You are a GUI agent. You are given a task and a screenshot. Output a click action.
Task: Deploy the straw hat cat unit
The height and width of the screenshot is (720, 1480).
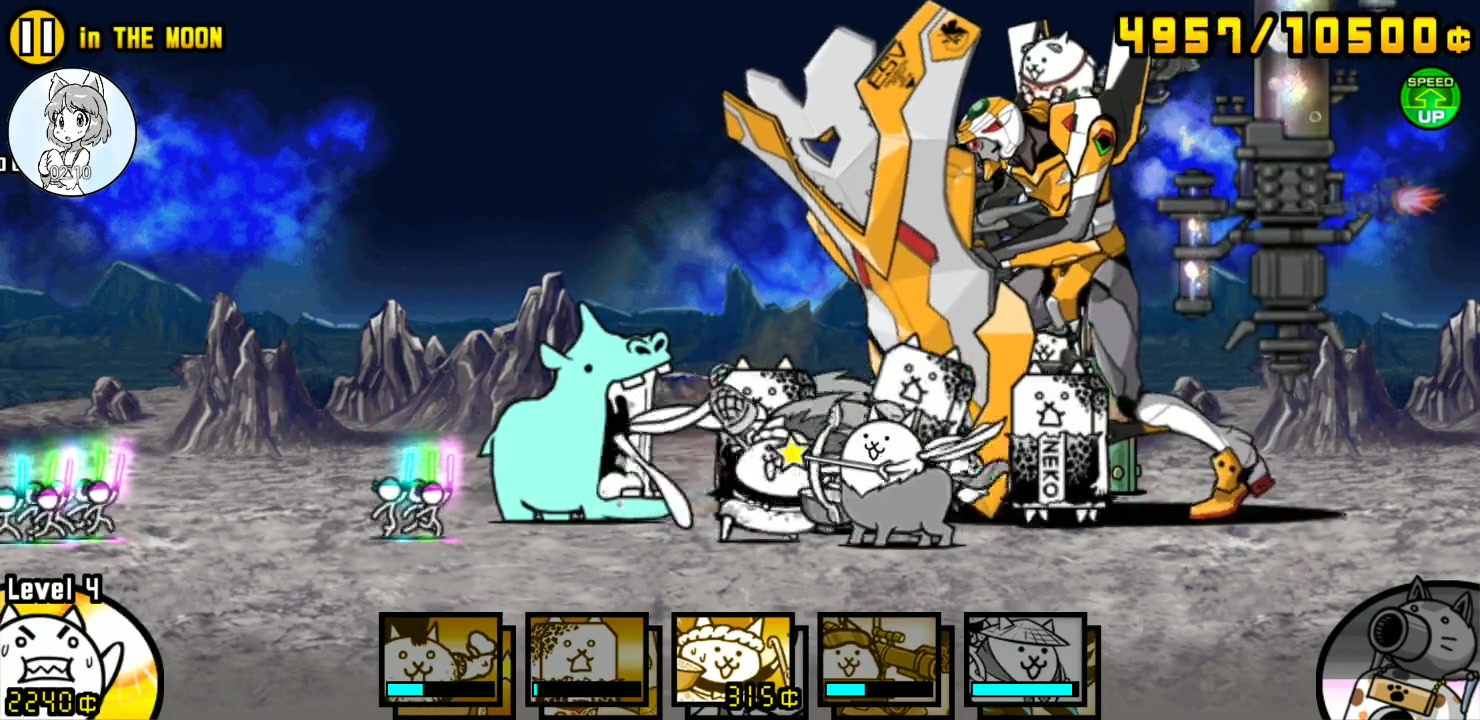[x=1025, y=659]
